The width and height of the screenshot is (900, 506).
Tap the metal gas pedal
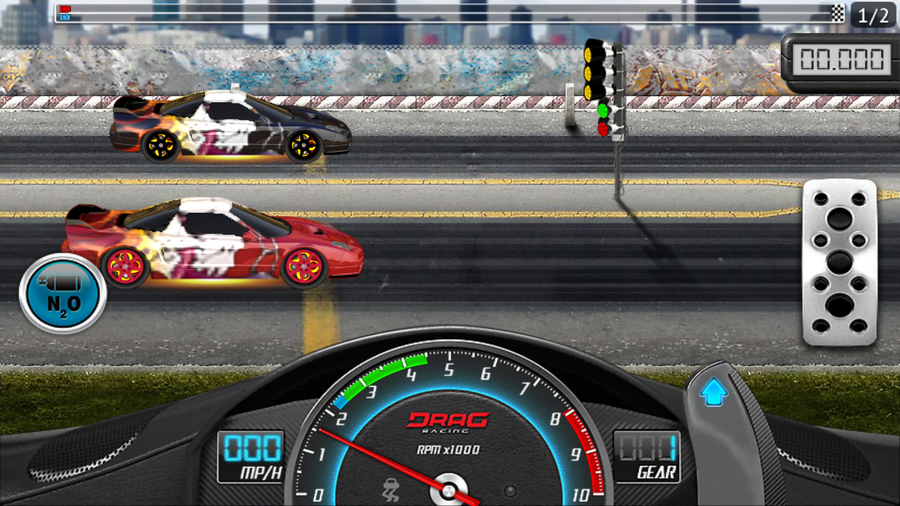click(839, 263)
